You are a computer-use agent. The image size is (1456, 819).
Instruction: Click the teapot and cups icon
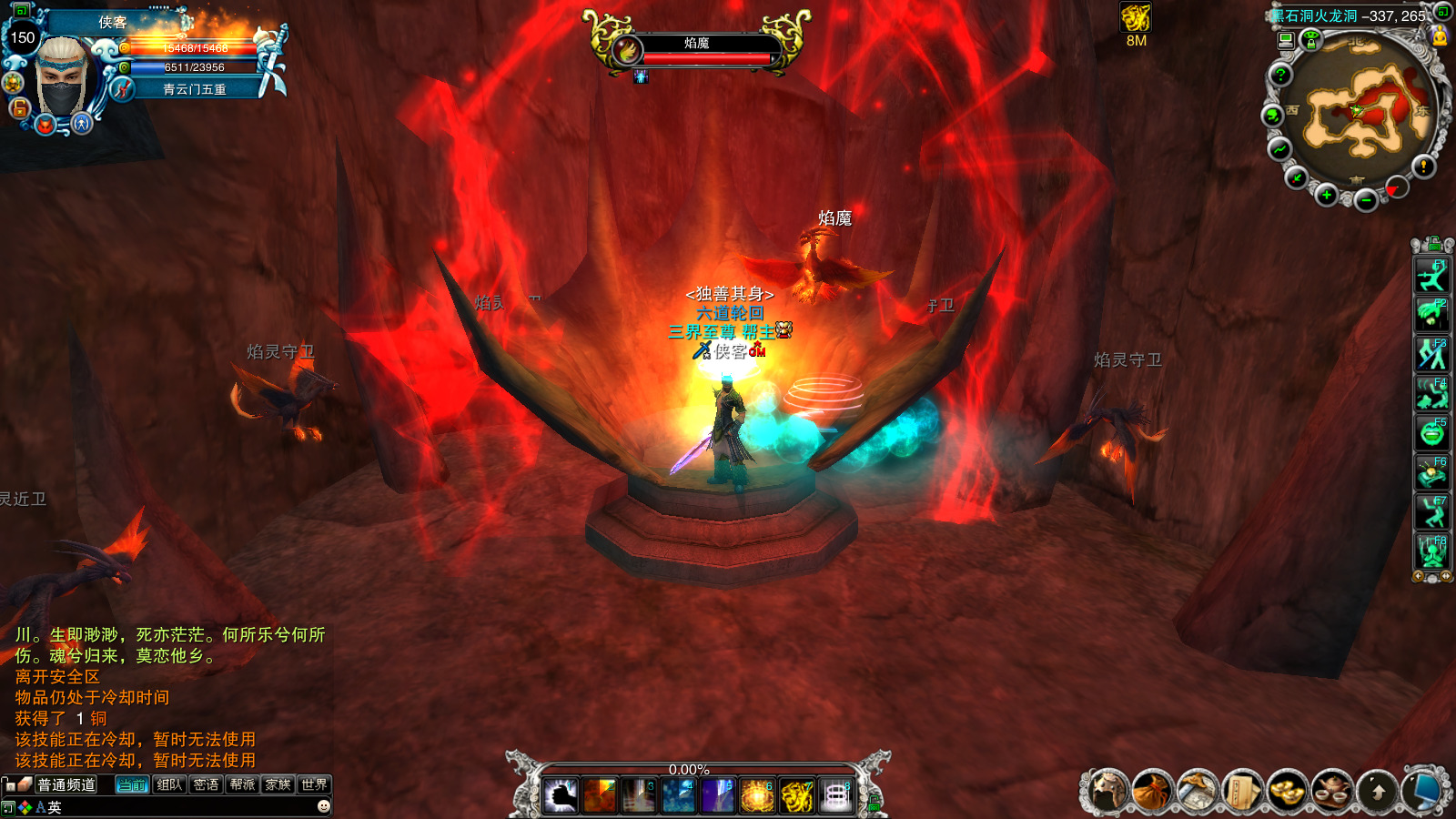click(x=1332, y=791)
